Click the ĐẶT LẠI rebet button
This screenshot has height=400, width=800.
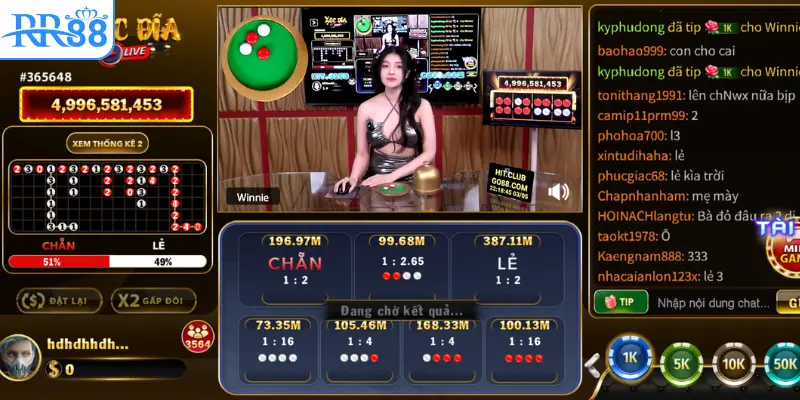tap(58, 300)
